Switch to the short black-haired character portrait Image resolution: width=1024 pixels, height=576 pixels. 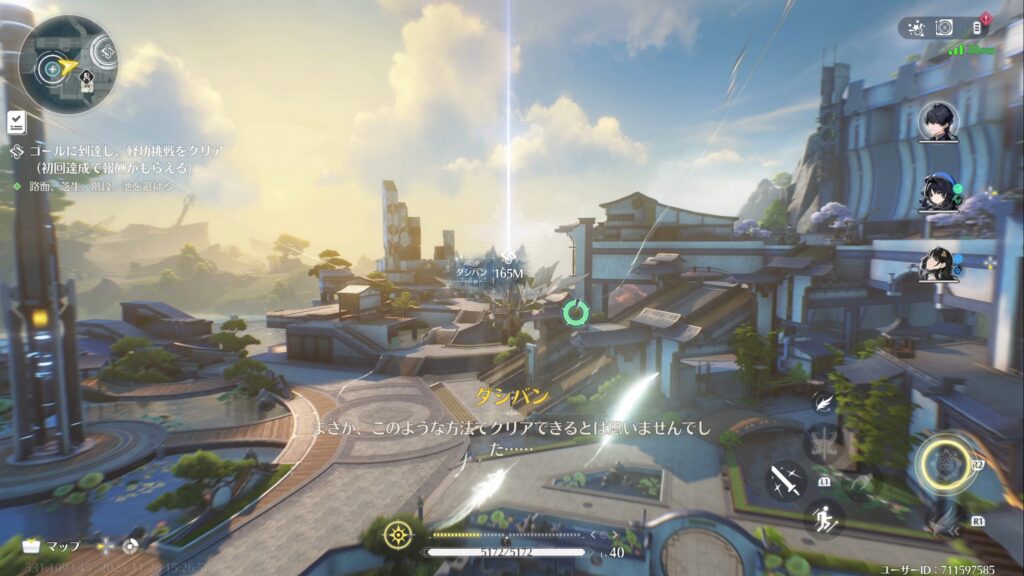coord(938,122)
